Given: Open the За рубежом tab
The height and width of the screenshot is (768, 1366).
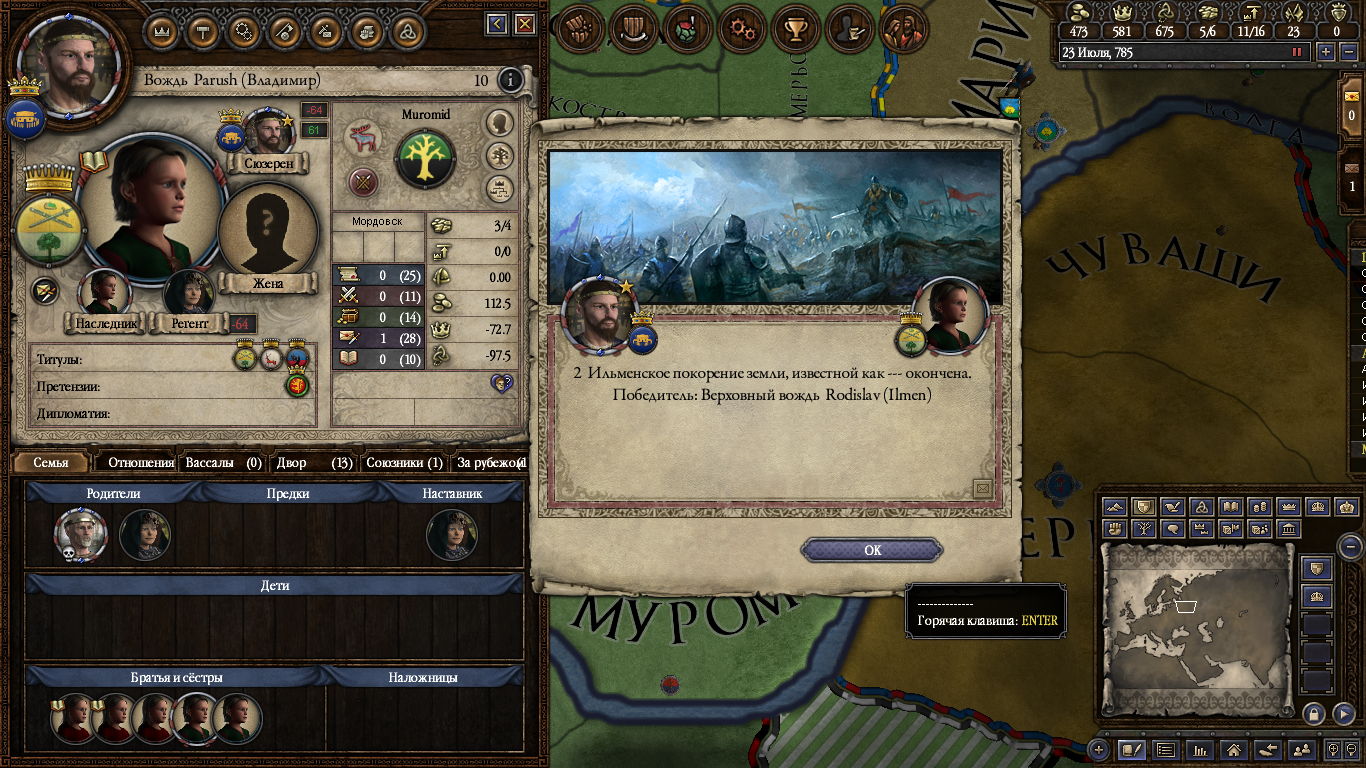Looking at the screenshot, I should 489,463.
